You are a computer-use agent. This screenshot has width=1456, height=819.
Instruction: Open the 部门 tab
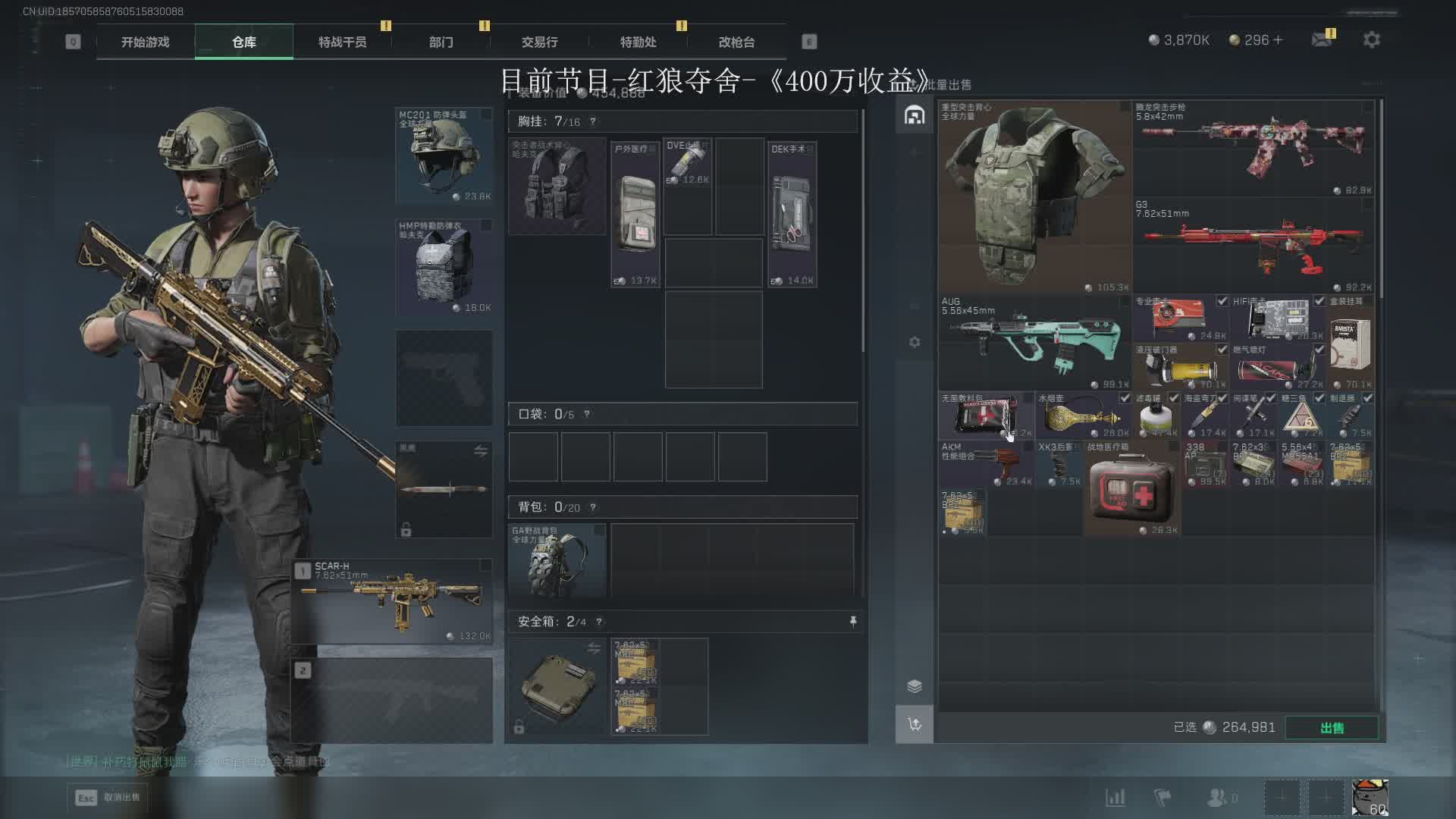tap(441, 42)
